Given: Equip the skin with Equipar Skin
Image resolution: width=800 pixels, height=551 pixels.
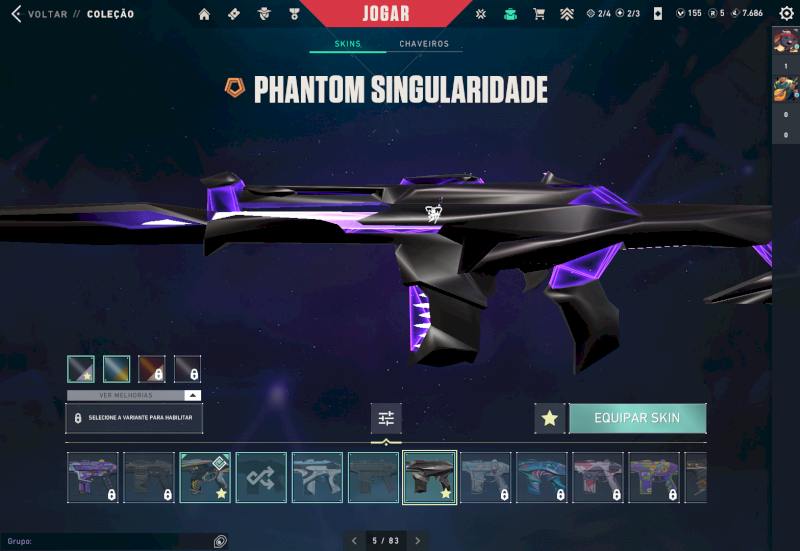Looking at the screenshot, I should click(637, 418).
